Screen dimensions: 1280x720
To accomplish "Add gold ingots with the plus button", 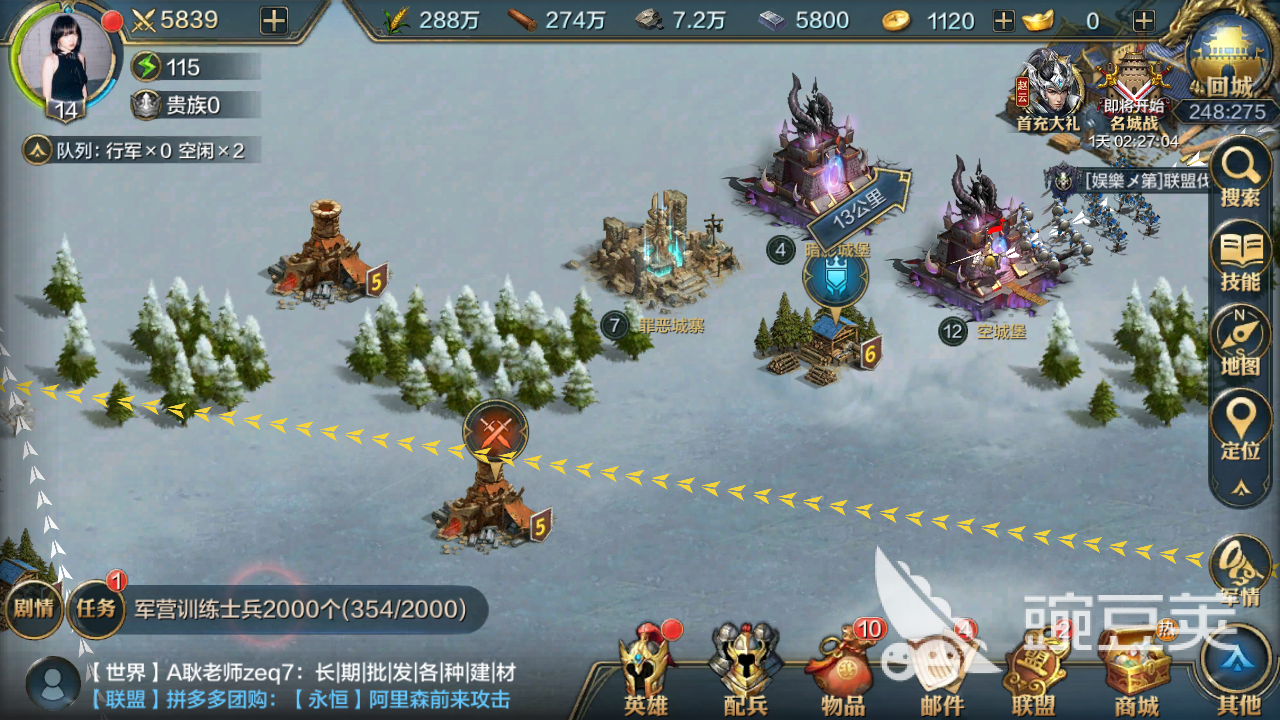I will 1143,21.
